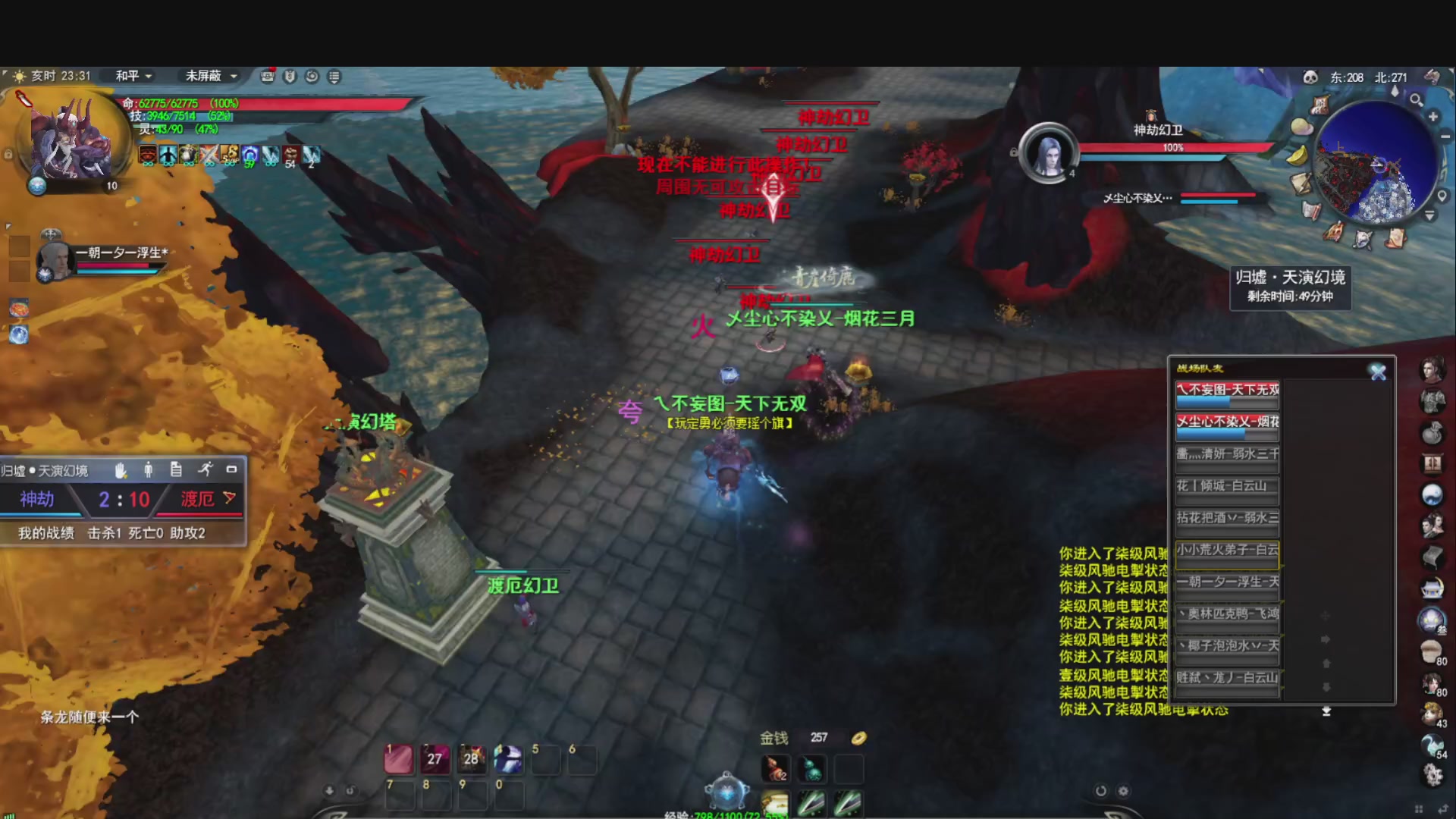This screenshot has width=1456, height=819.
Task: Click the minimap magnifier search icon
Action: pos(1416,99)
